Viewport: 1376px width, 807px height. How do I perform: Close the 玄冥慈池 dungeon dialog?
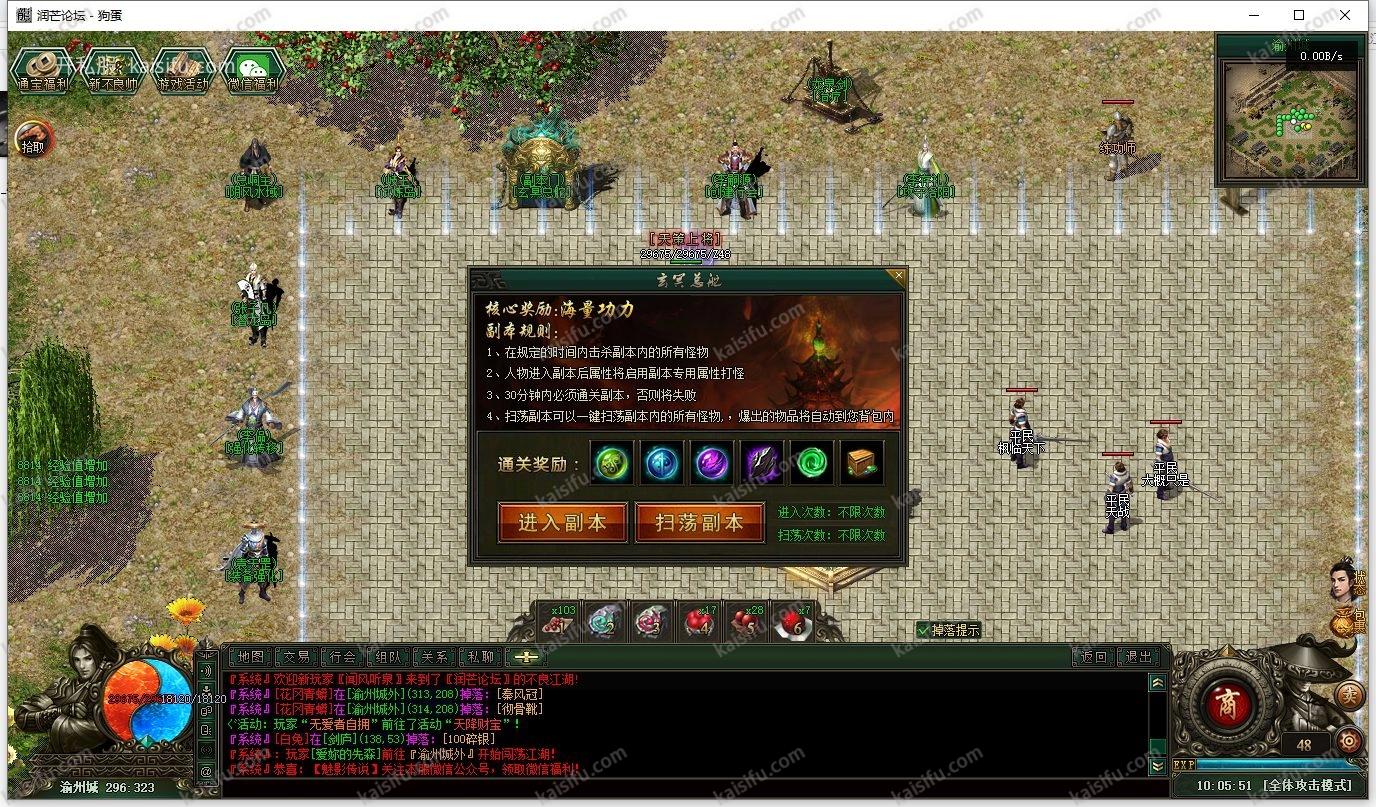point(897,275)
